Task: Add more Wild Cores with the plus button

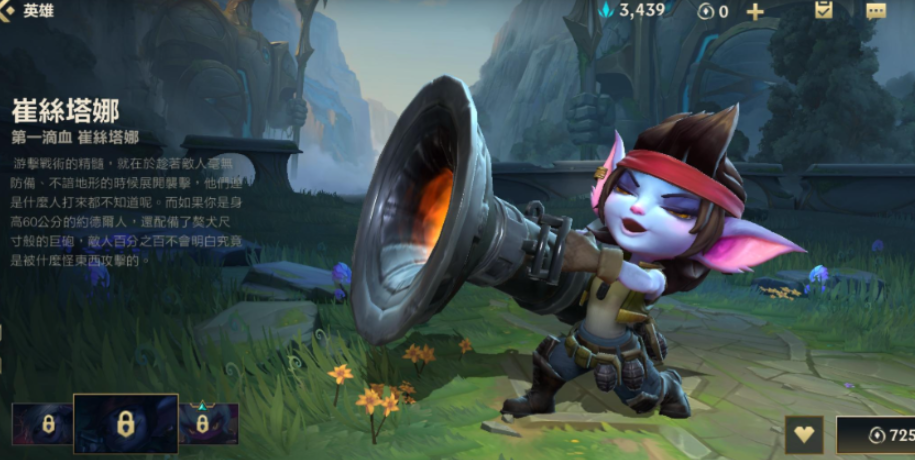Action: [755, 12]
